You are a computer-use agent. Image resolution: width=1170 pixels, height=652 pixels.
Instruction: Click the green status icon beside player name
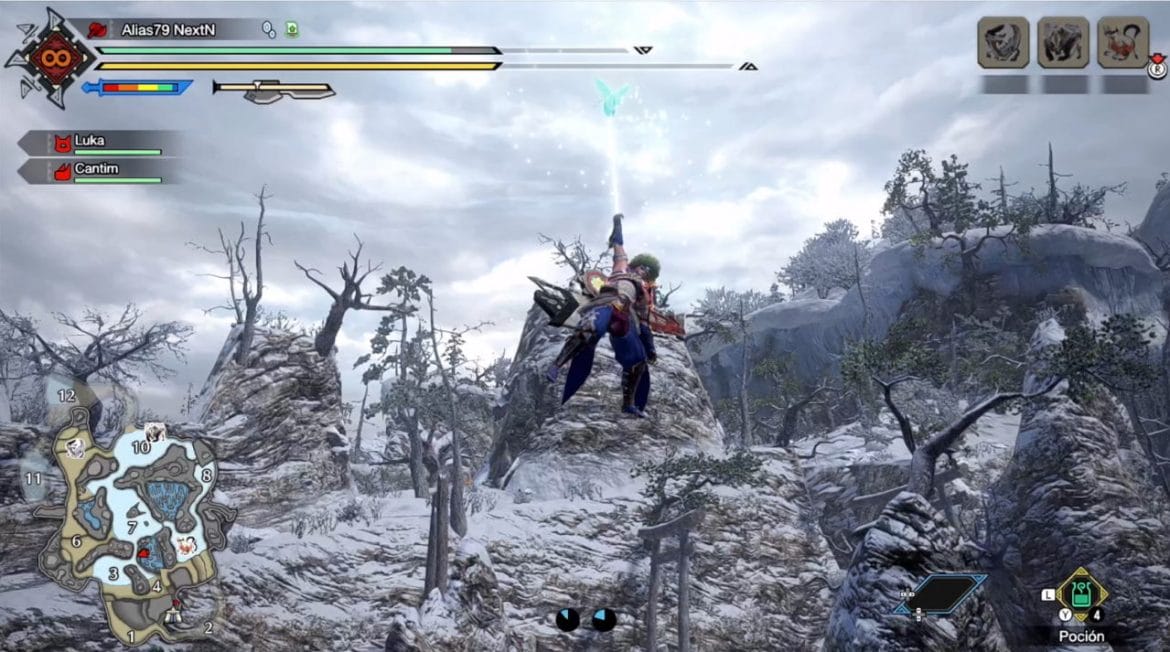[x=291, y=30]
